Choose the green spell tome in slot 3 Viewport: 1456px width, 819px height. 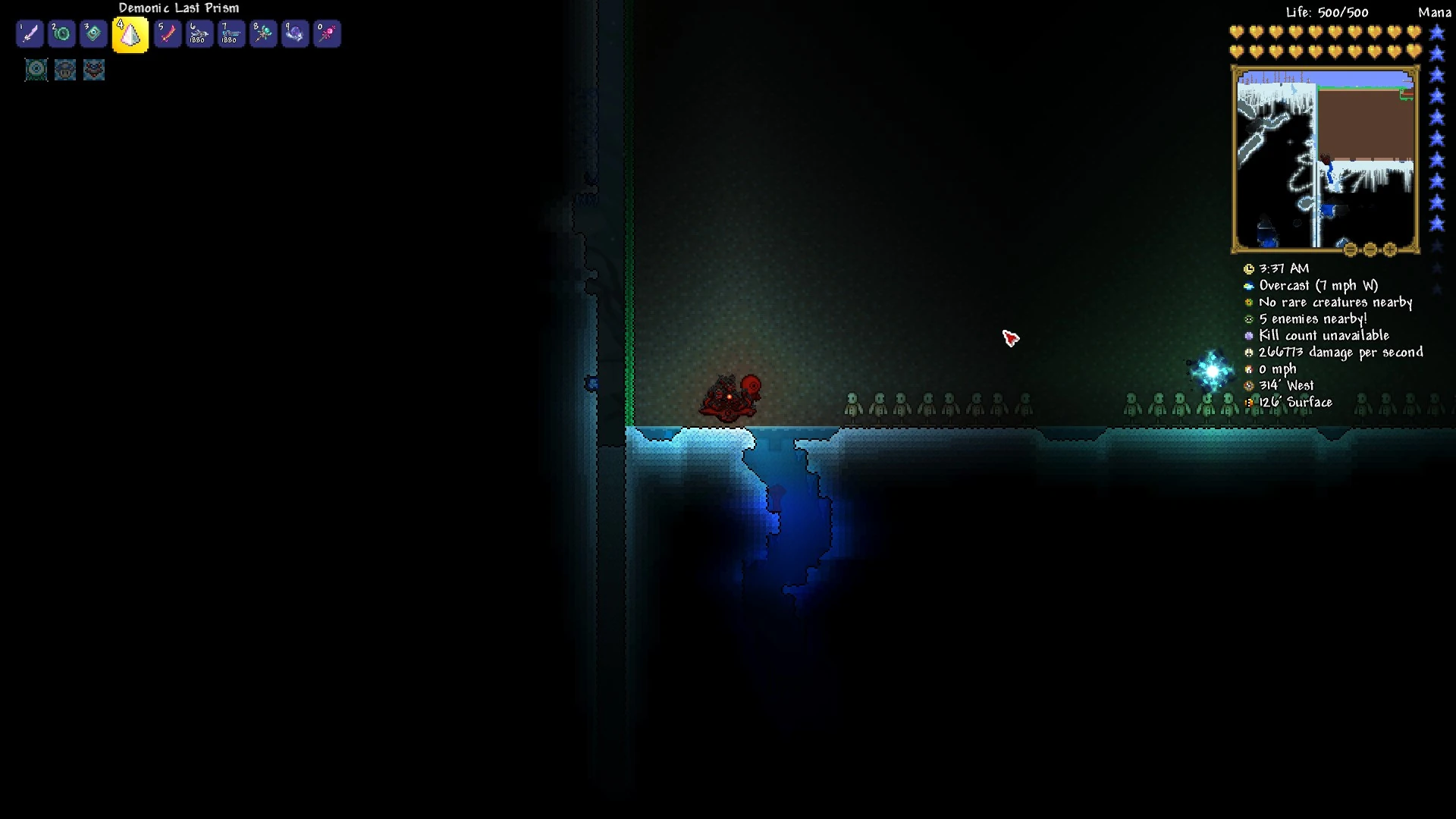click(93, 34)
